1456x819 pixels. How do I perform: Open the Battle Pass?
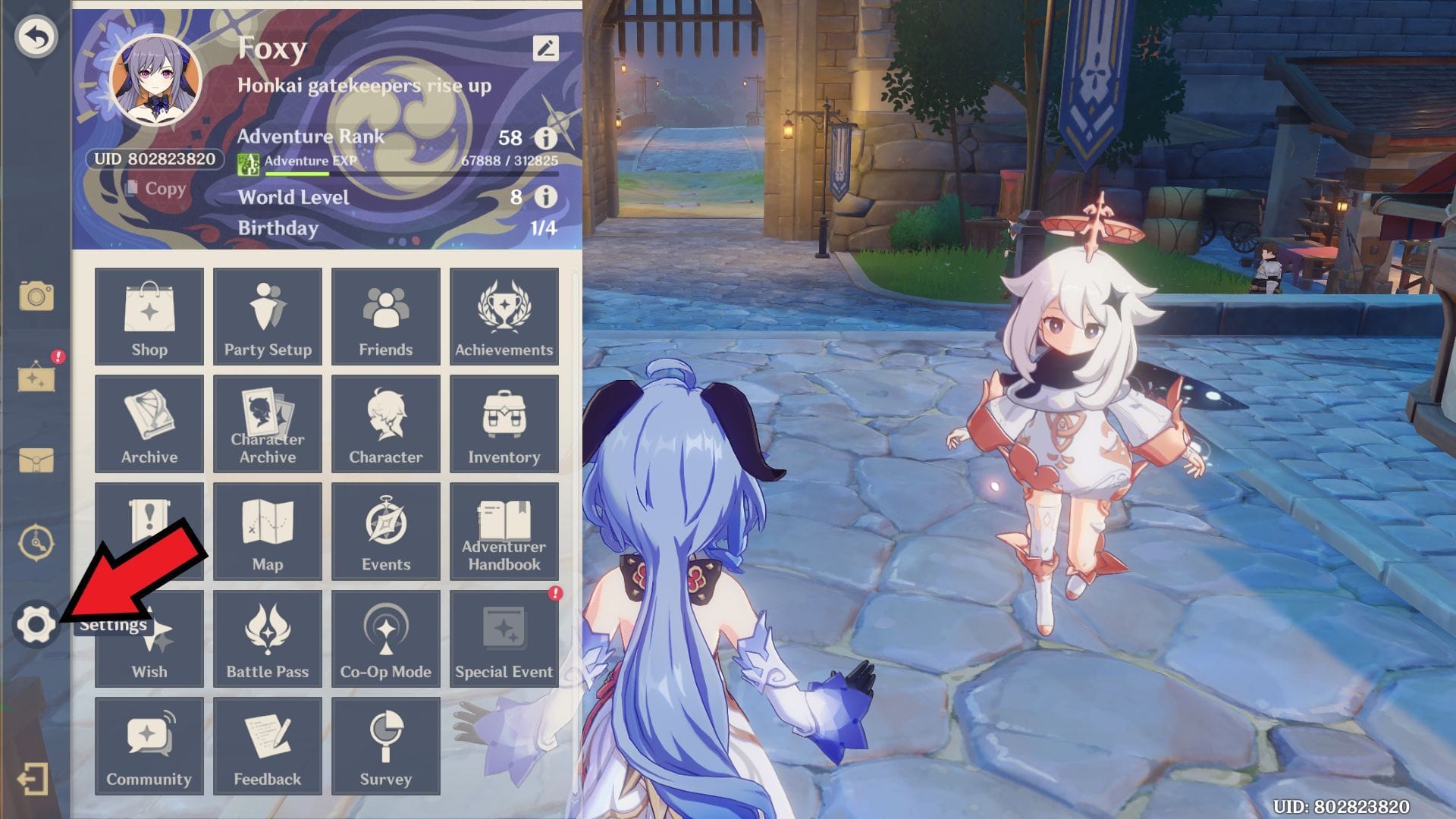pyautogui.click(x=267, y=639)
